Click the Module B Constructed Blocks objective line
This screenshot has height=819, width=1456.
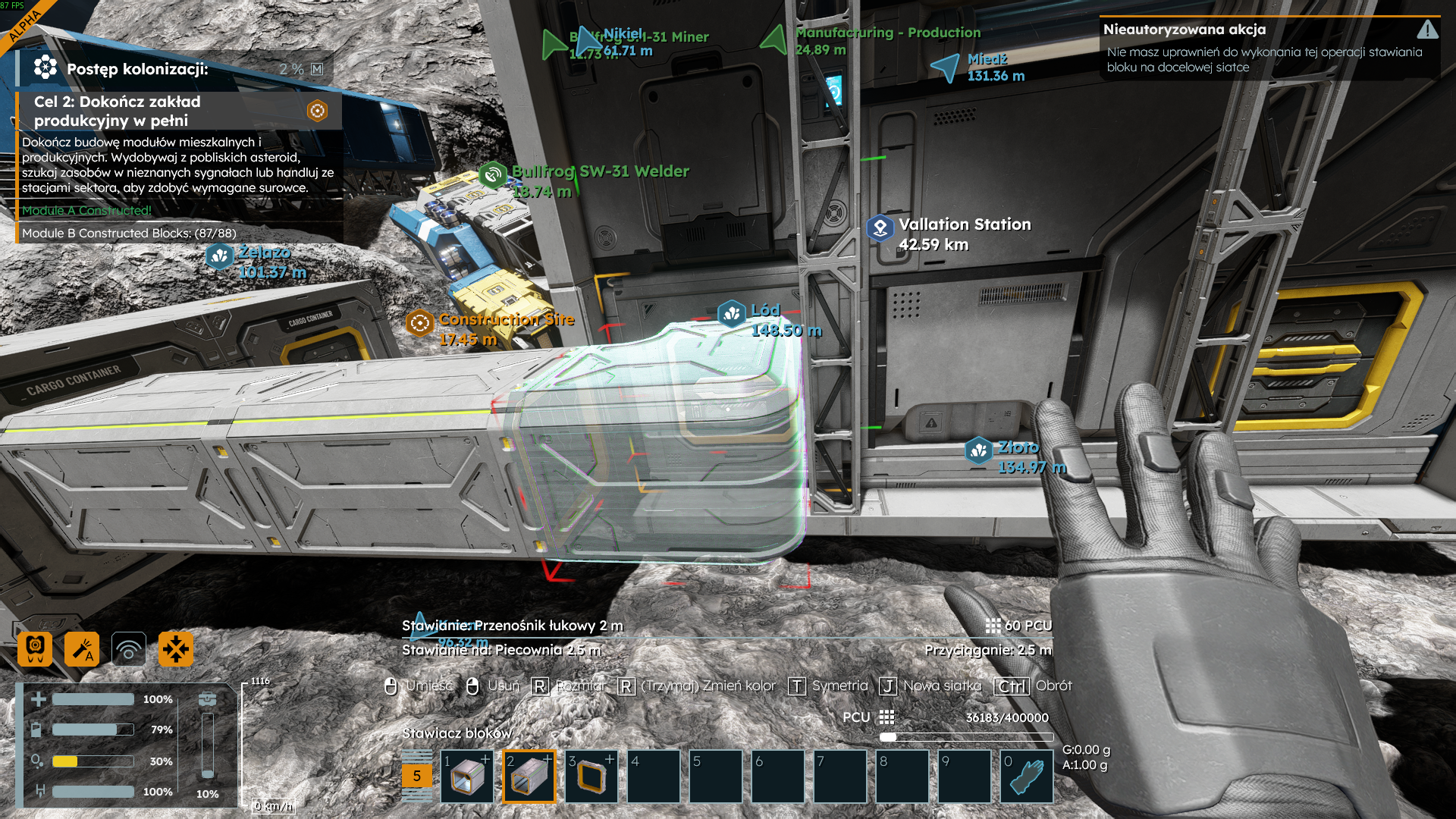(x=129, y=233)
